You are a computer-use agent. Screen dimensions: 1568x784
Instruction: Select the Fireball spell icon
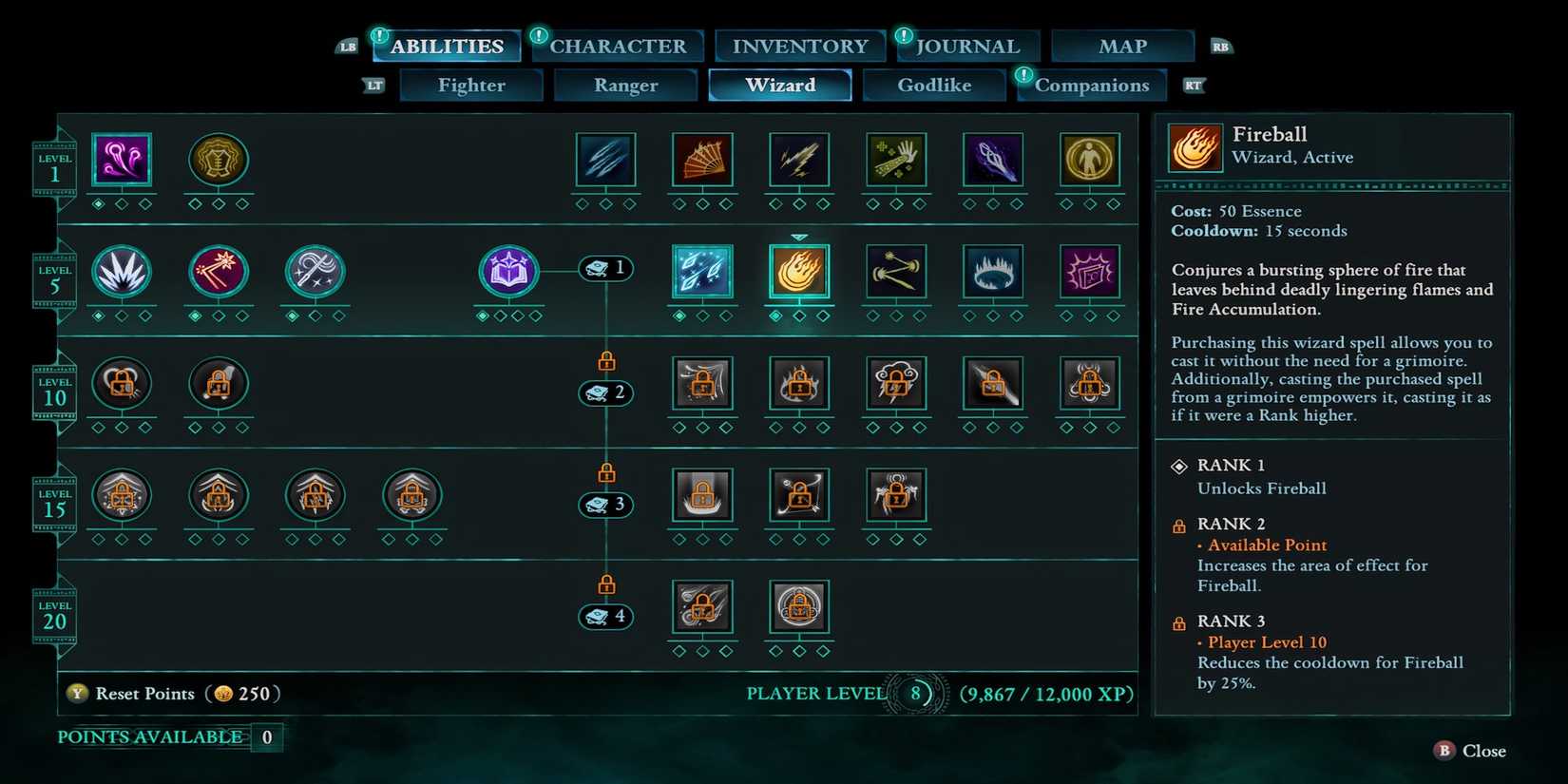click(x=799, y=271)
